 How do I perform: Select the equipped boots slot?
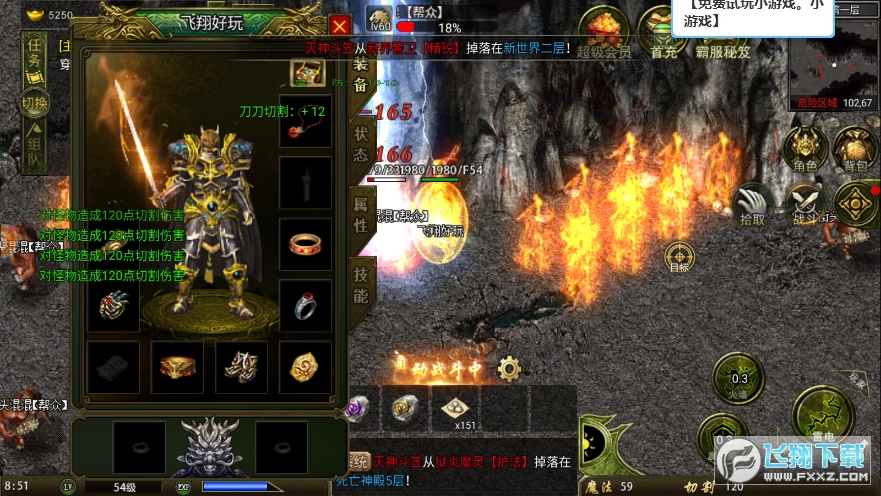click(x=241, y=367)
